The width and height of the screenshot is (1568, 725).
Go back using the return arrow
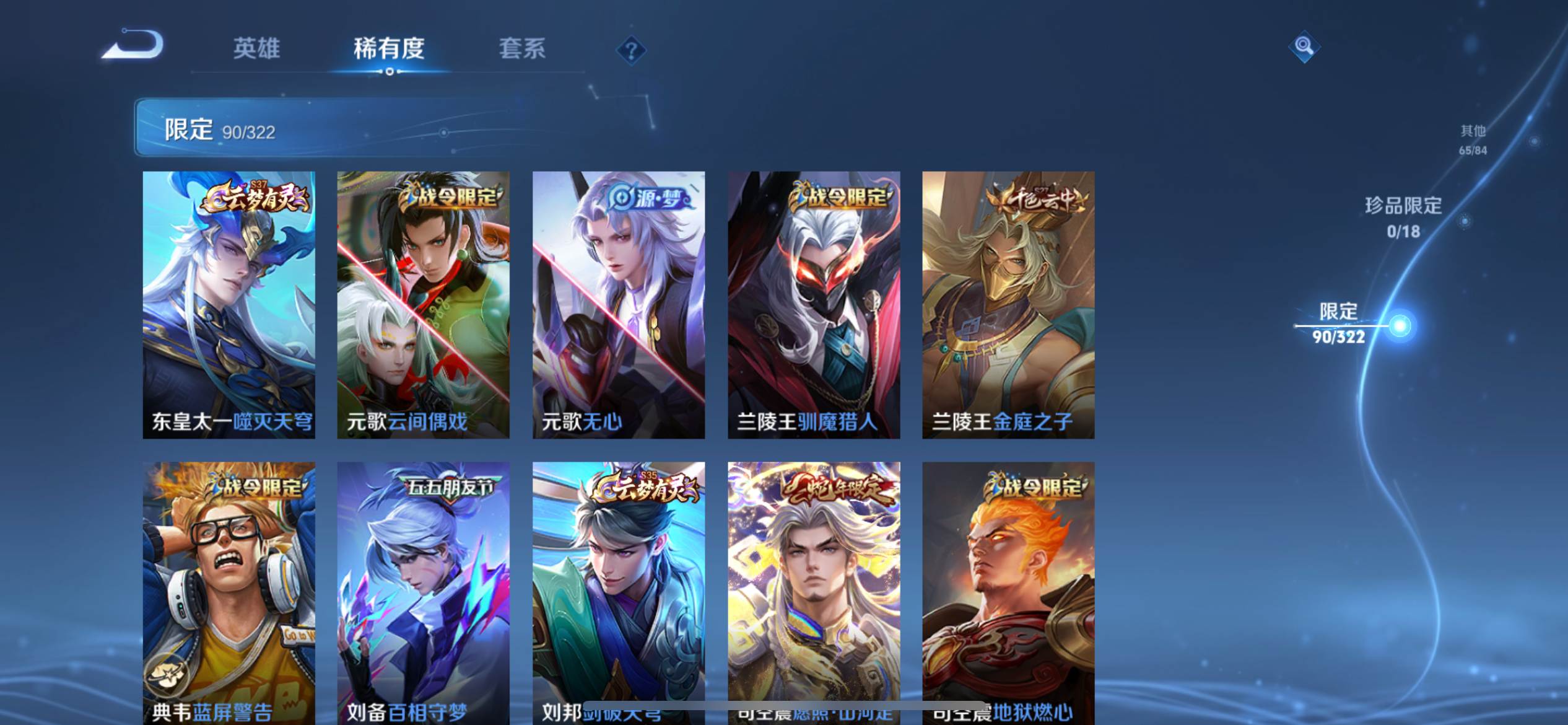tap(133, 45)
